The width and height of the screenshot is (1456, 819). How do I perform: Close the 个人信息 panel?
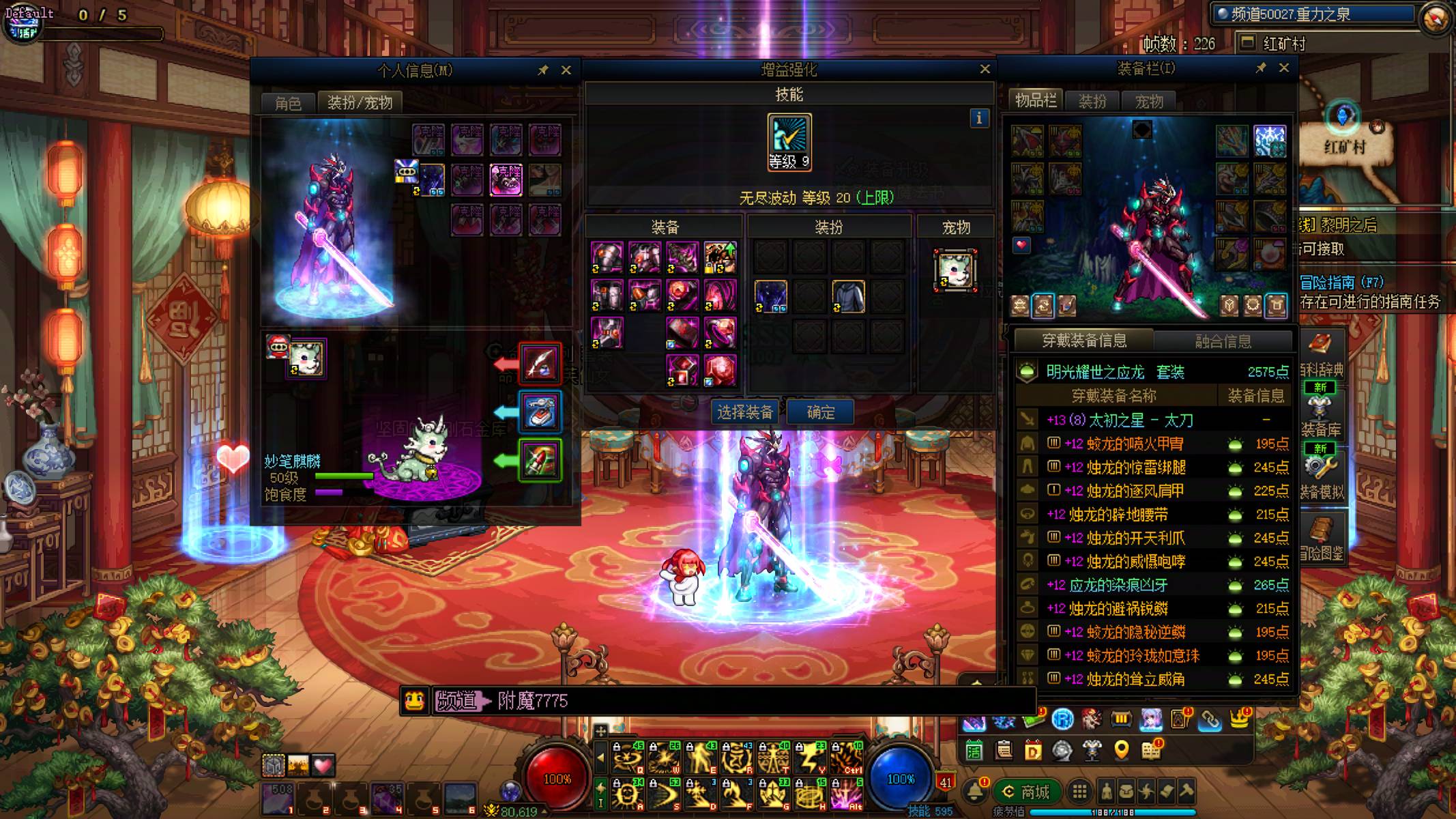pos(566,70)
